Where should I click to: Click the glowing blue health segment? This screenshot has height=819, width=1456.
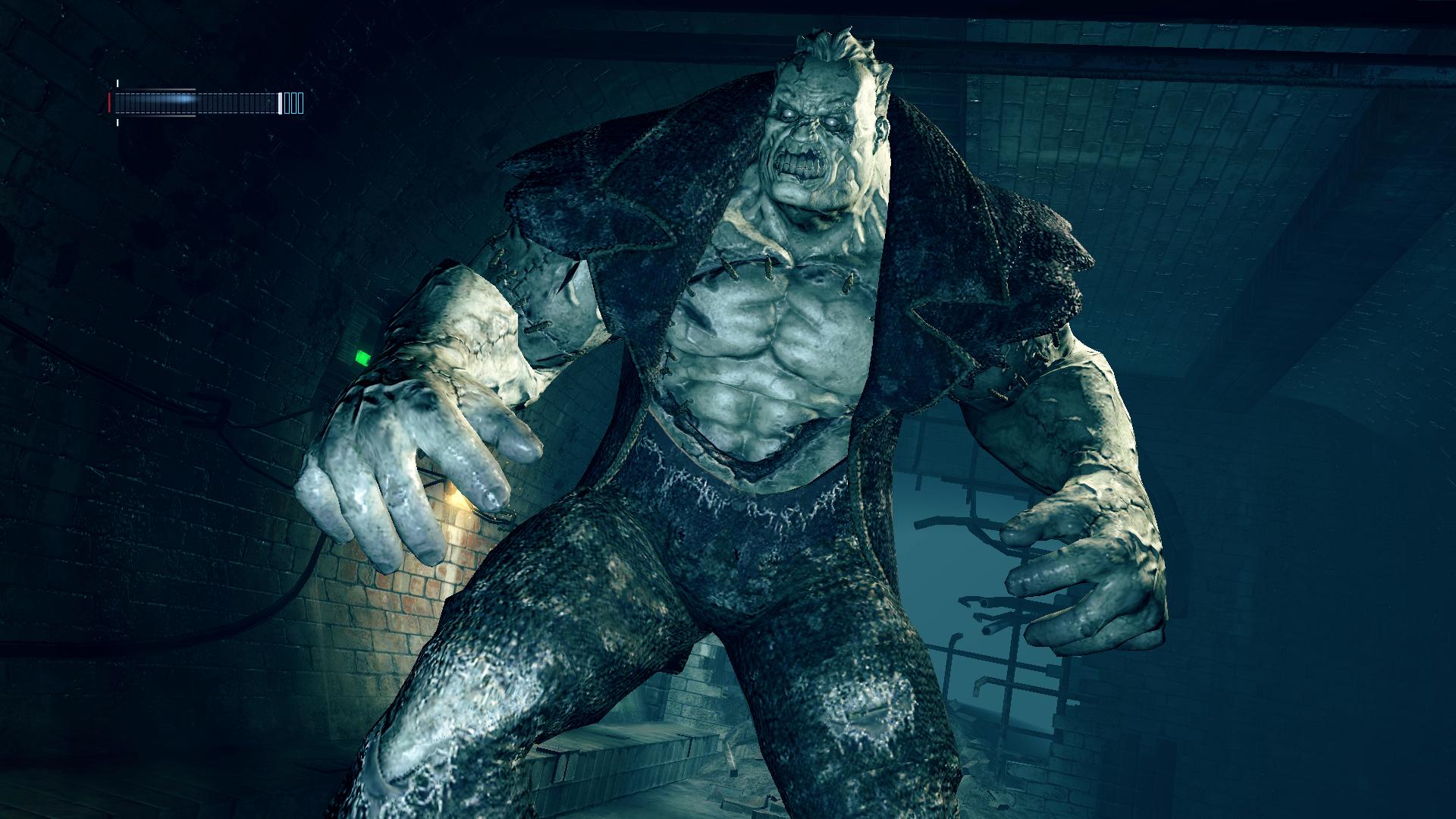(184, 99)
